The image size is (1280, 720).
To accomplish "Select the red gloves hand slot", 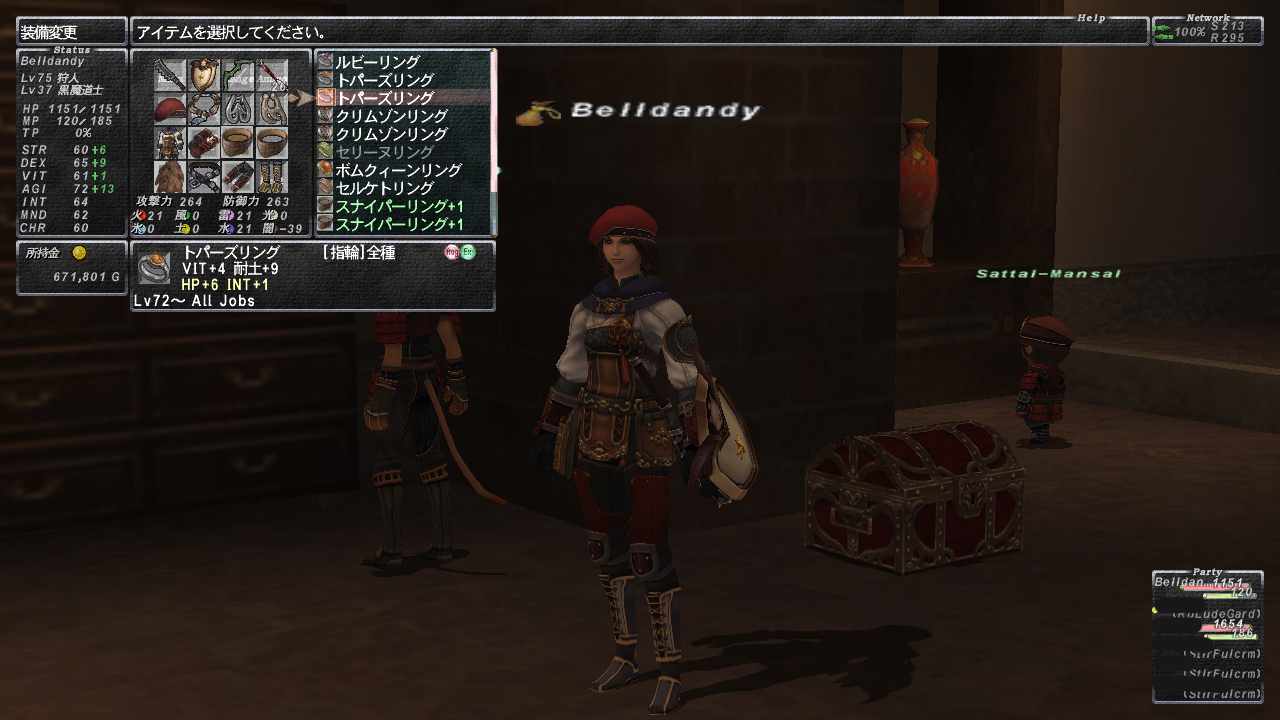I will coord(205,143).
